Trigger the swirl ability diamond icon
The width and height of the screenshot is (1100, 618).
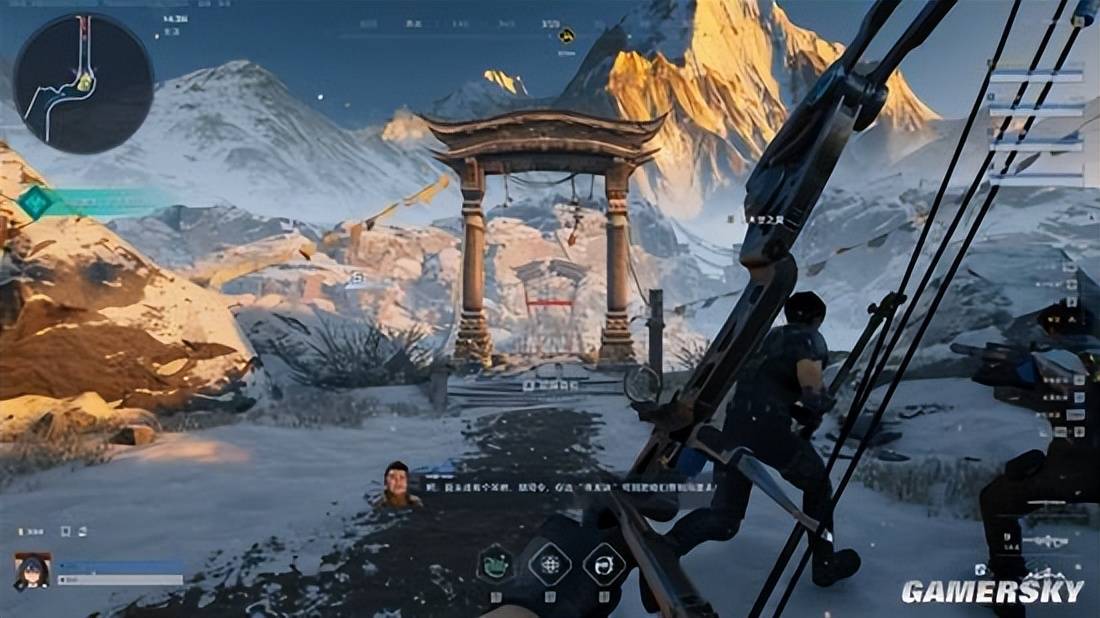click(x=604, y=564)
